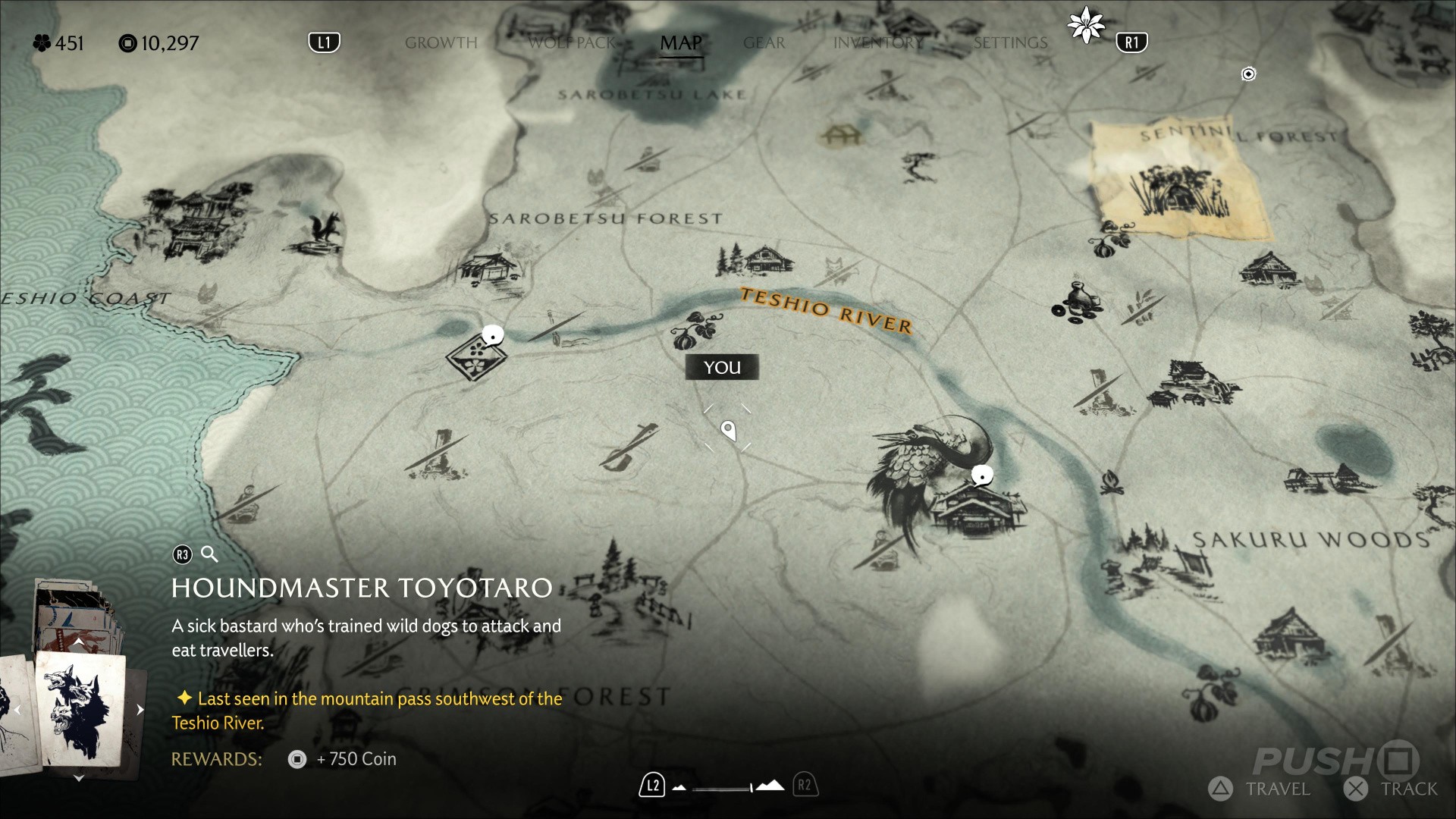Switch to the Growth tab
This screenshot has height=819, width=1456.
441,43
